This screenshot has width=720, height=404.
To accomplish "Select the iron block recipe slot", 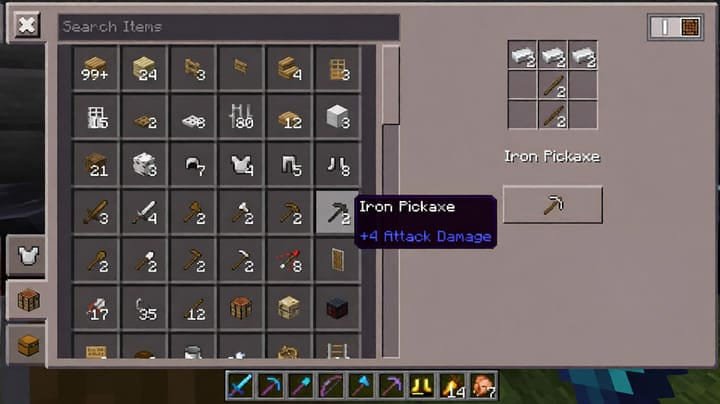I will tap(339, 116).
